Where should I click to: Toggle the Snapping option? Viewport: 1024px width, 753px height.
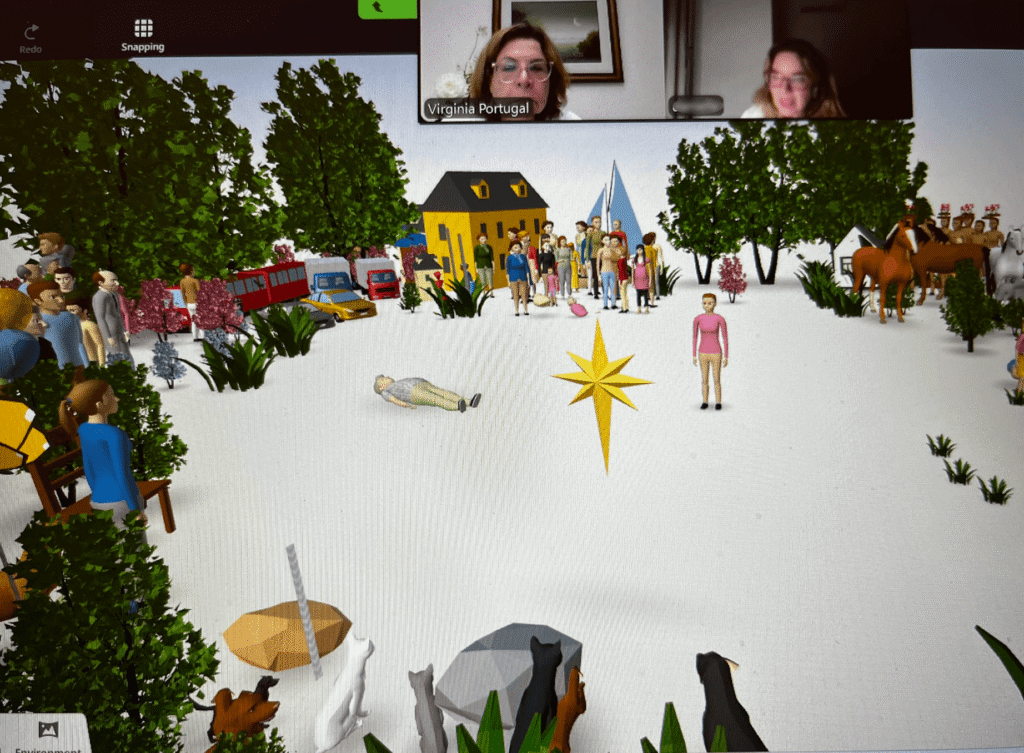[x=143, y=35]
